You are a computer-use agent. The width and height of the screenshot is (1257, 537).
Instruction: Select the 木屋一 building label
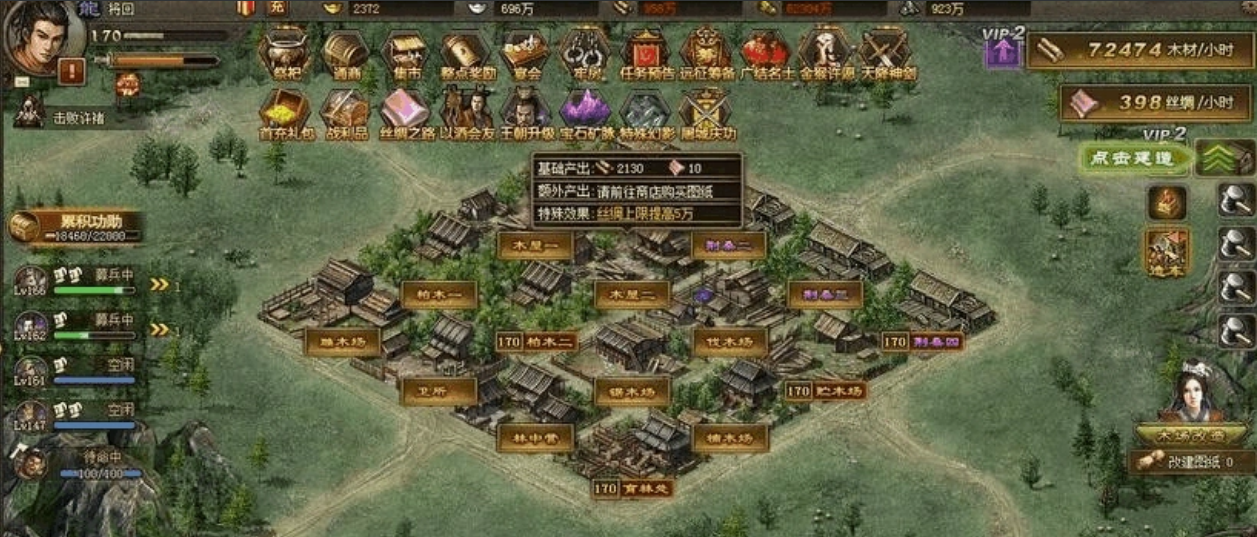coord(535,245)
